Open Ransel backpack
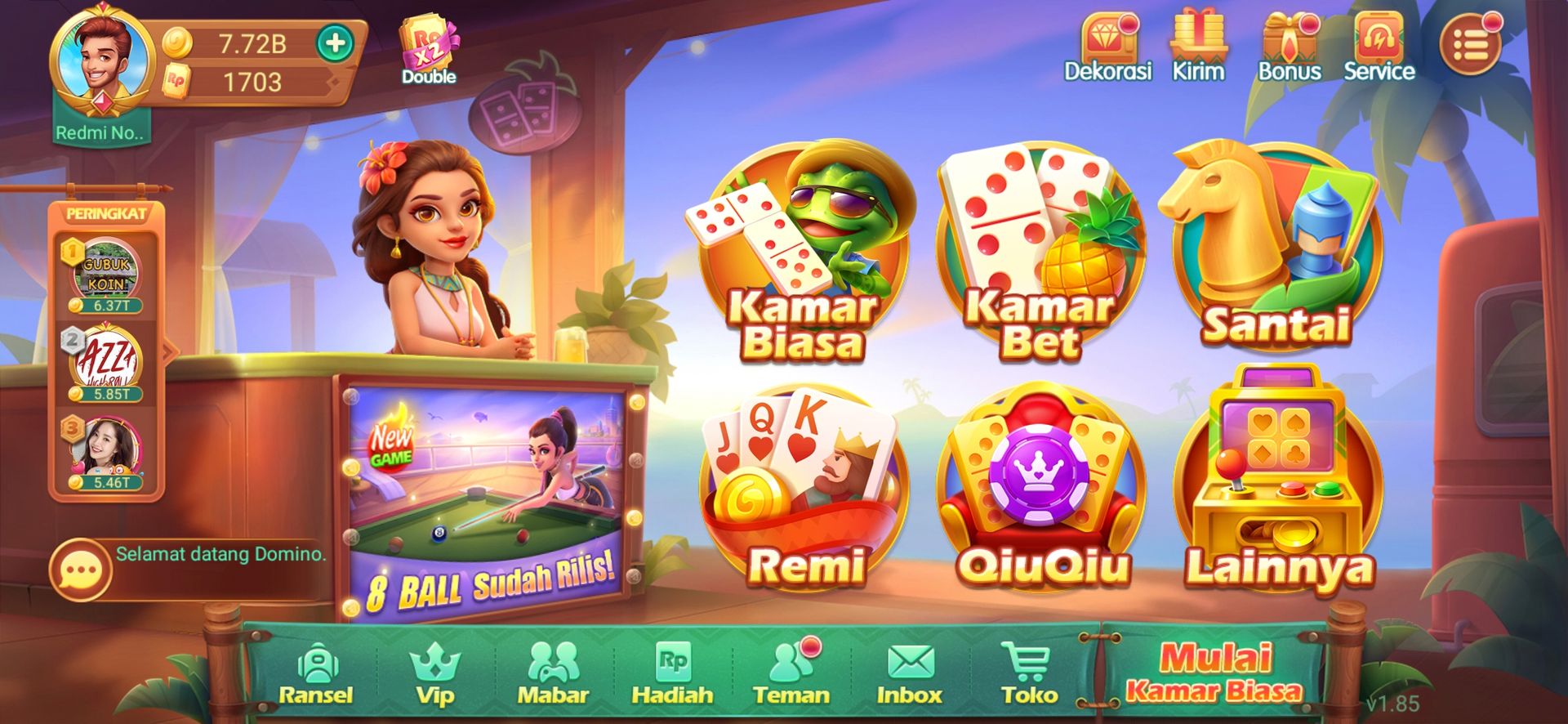Image resolution: width=1568 pixels, height=724 pixels. click(x=316, y=674)
